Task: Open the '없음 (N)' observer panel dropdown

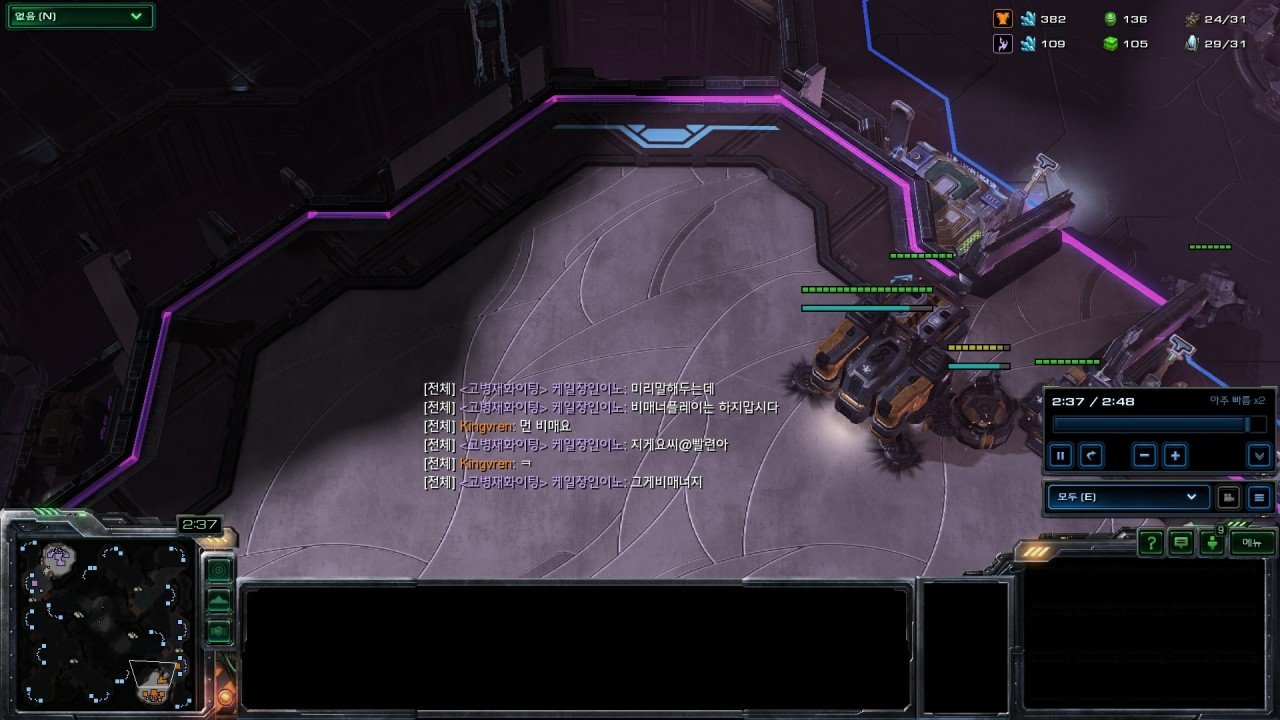Action: [80, 16]
